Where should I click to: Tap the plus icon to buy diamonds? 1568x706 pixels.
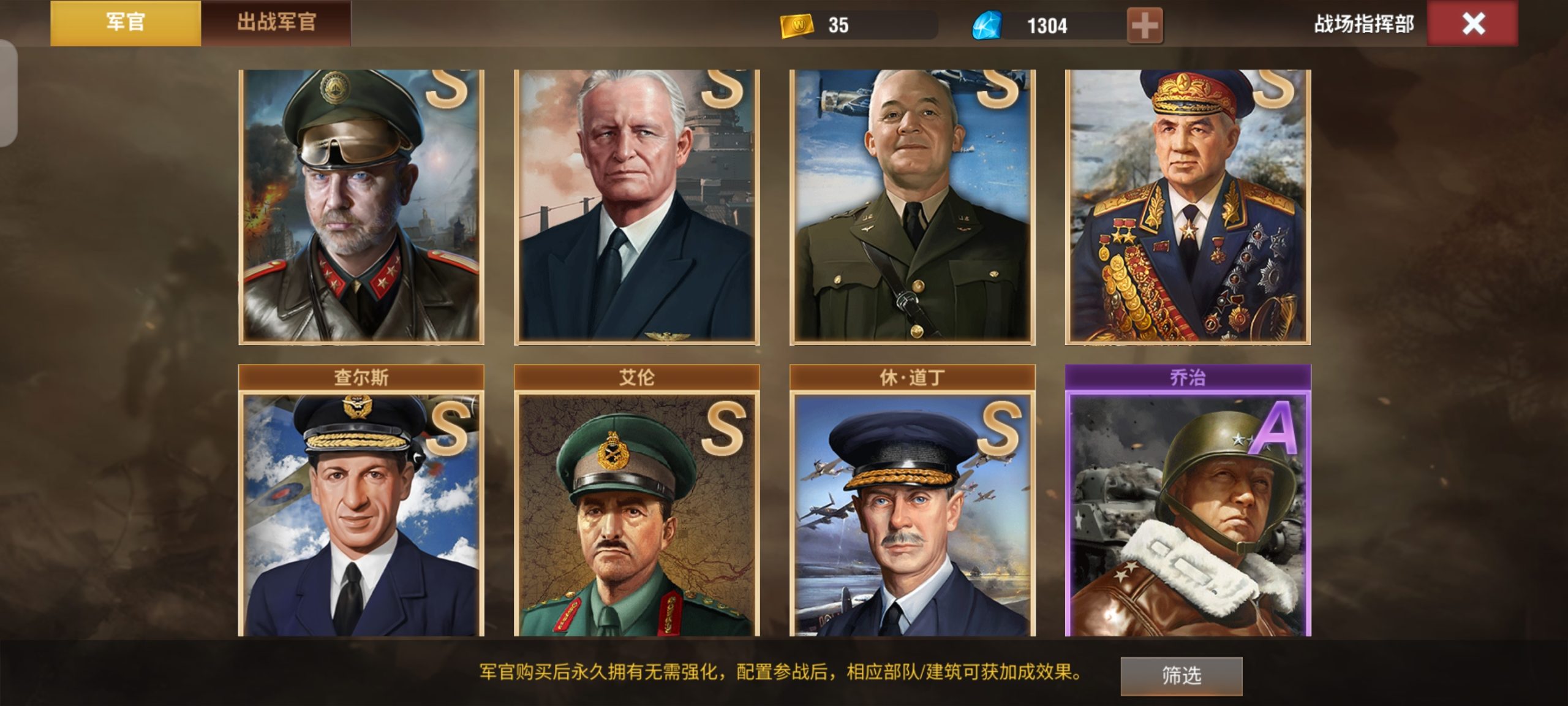click(1147, 23)
